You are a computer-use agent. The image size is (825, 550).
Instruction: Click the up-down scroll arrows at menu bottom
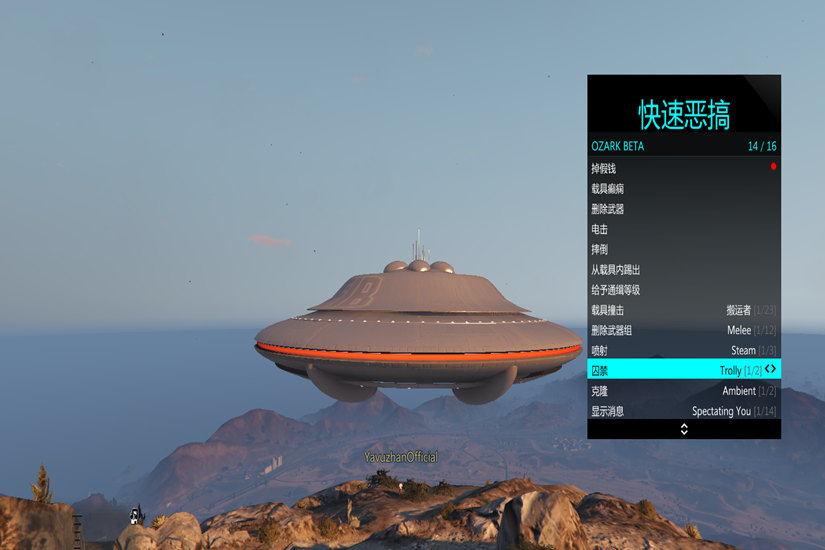coord(684,429)
